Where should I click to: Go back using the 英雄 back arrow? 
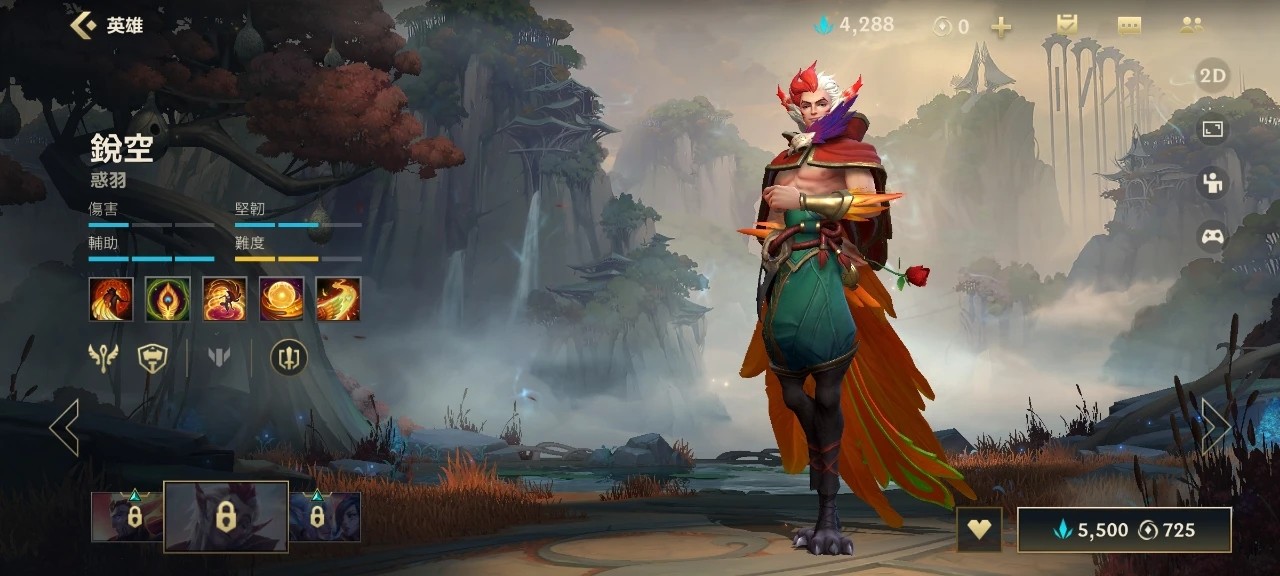point(84,25)
